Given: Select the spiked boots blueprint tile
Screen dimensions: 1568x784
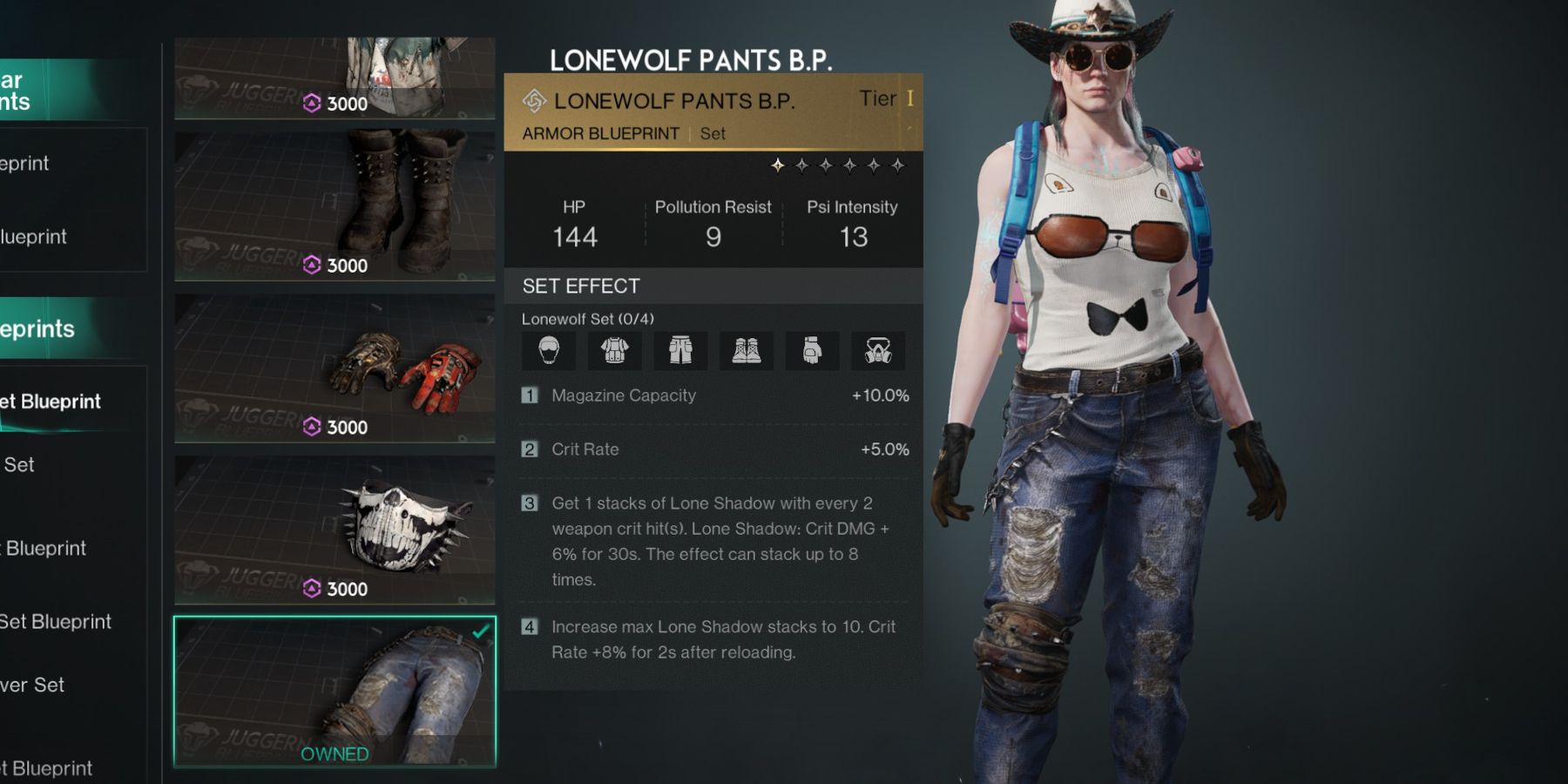Looking at the screenshot, I should click(x=335, y=206).
